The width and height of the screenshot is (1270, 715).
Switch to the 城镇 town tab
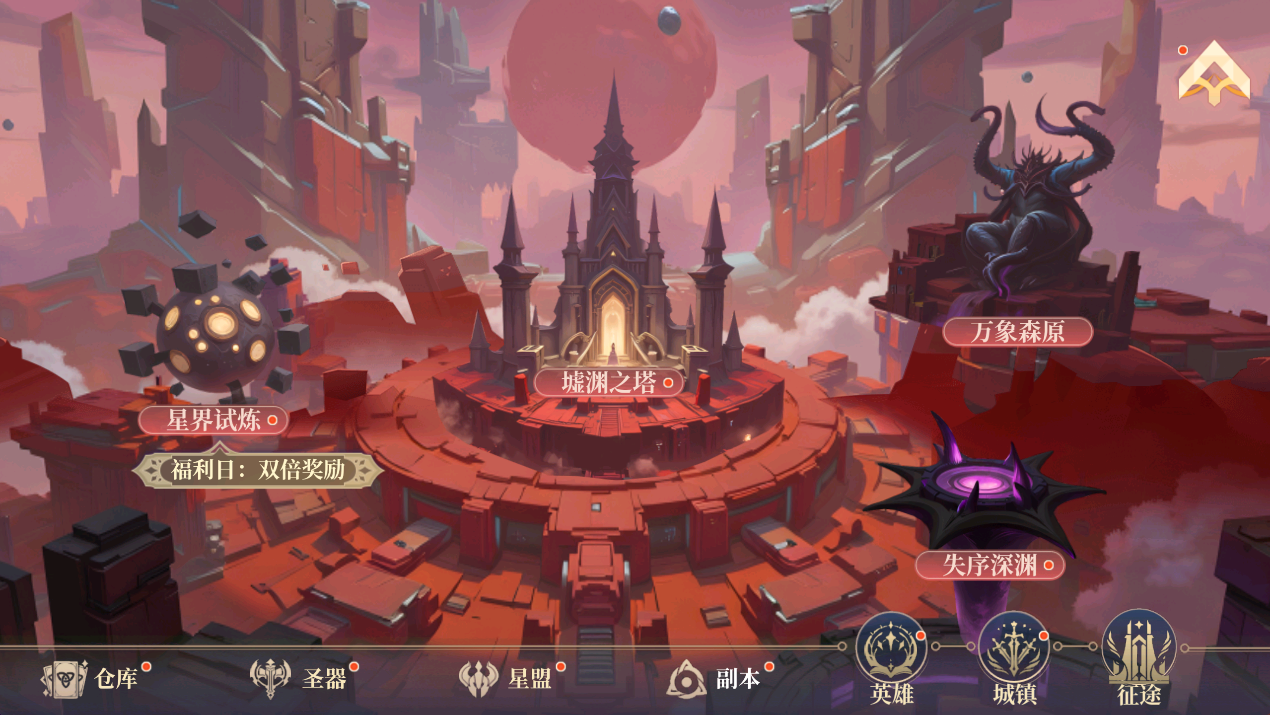coord(1014,658)
